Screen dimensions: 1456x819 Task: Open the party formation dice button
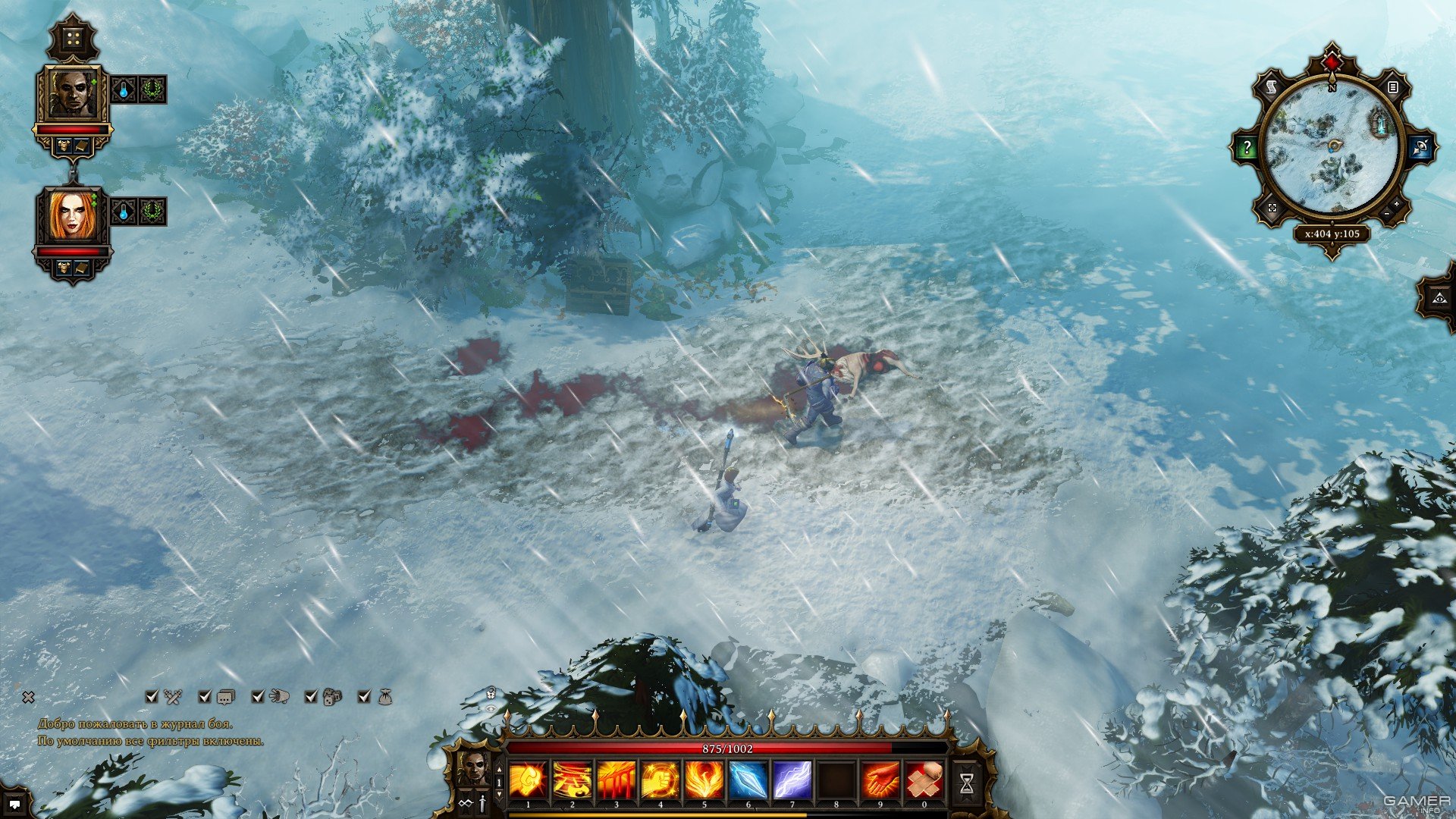pos(73,38)
